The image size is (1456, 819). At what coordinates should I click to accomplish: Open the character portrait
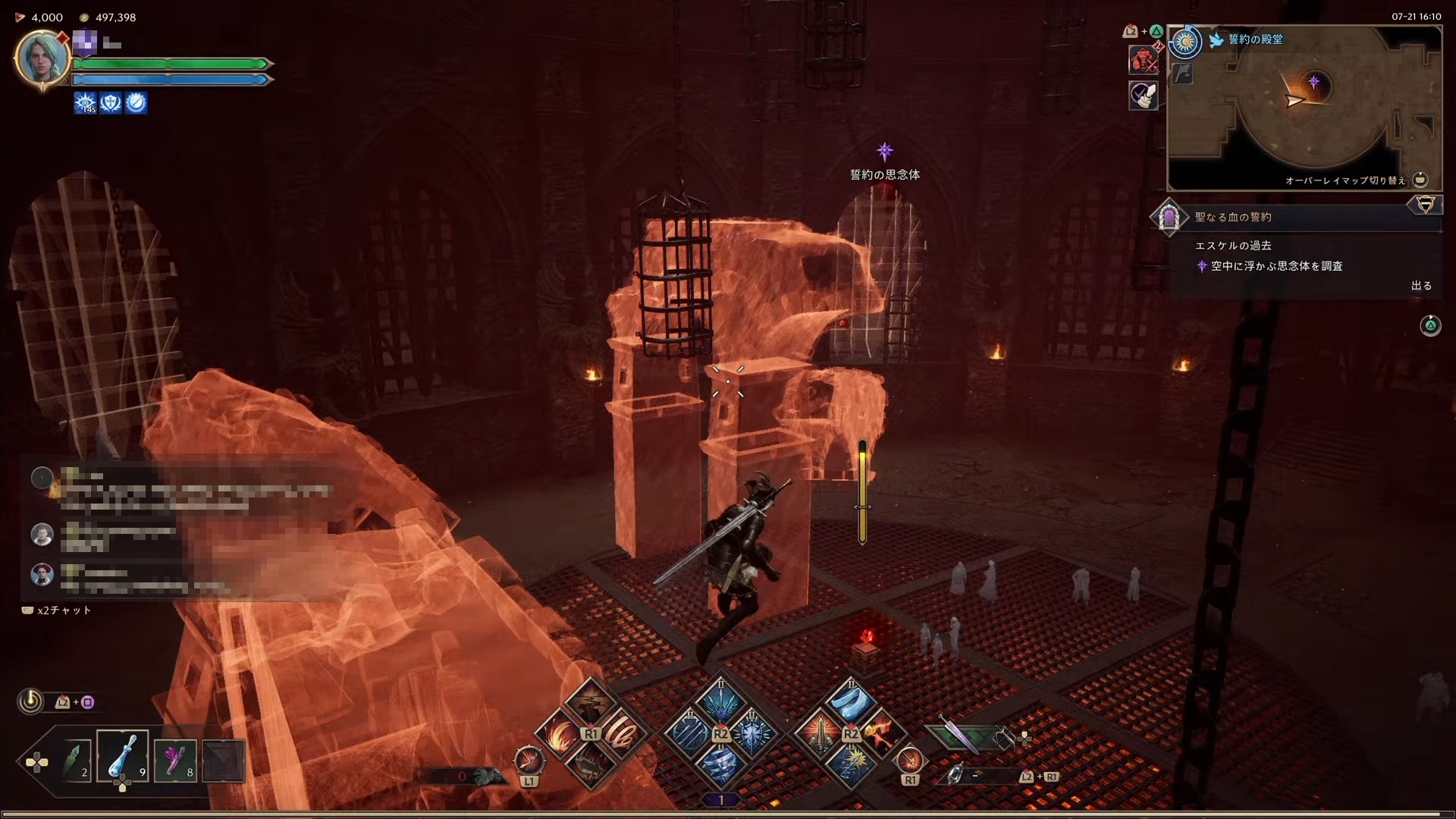coord(42,58)
